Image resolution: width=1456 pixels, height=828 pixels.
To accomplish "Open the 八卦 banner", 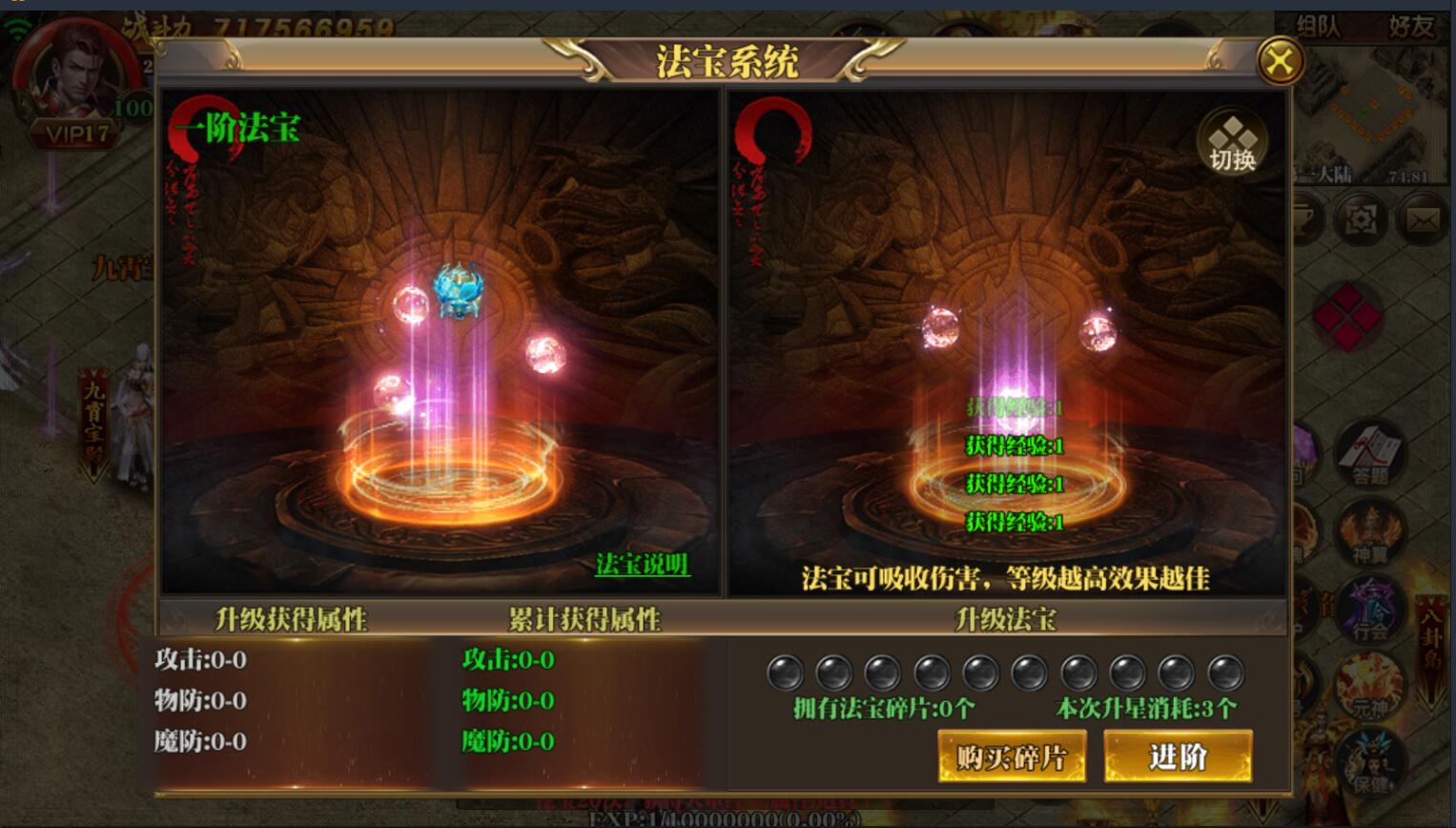I will (1432, 649).
